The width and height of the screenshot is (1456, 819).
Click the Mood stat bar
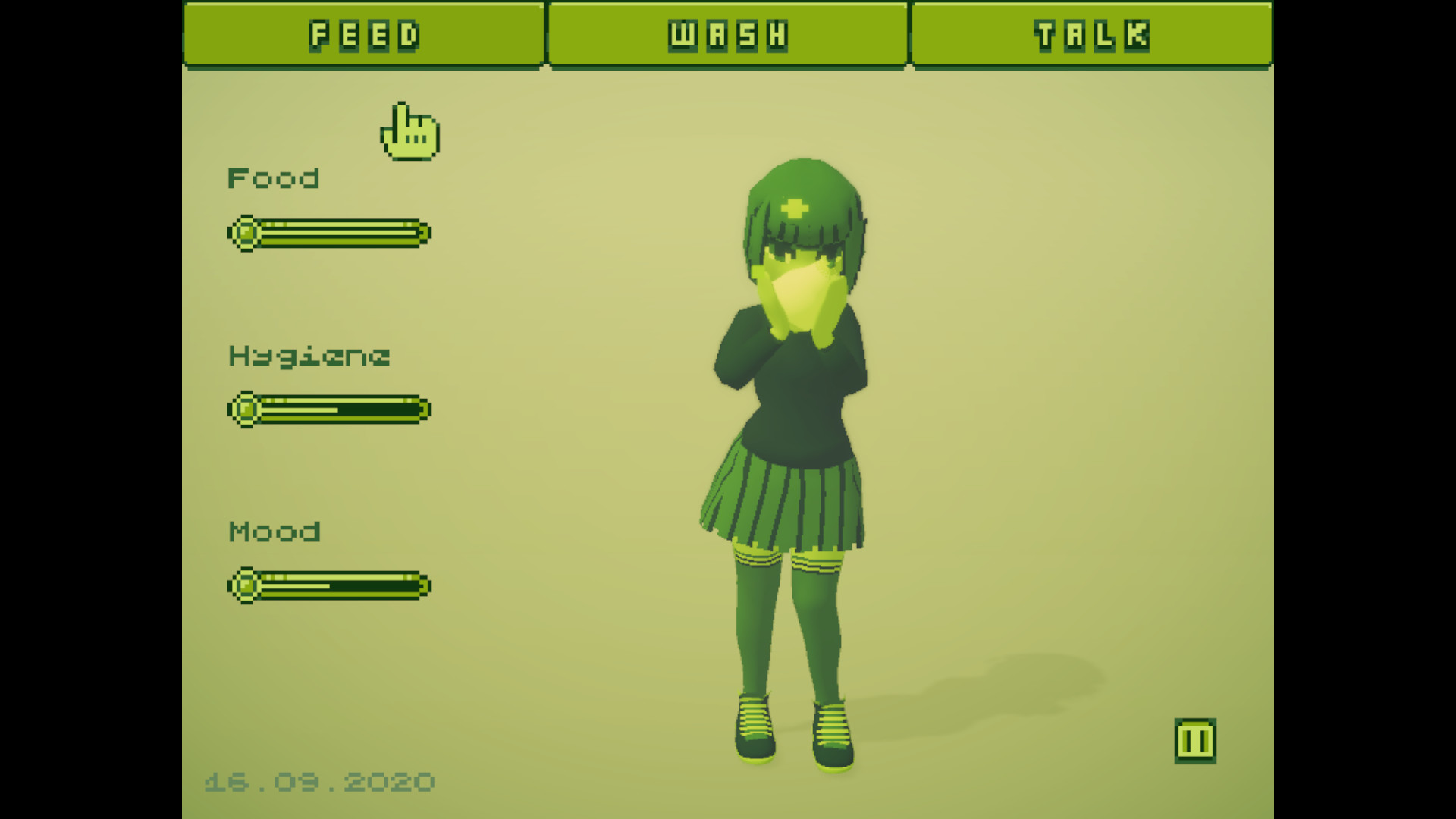(x=330, y=585)
